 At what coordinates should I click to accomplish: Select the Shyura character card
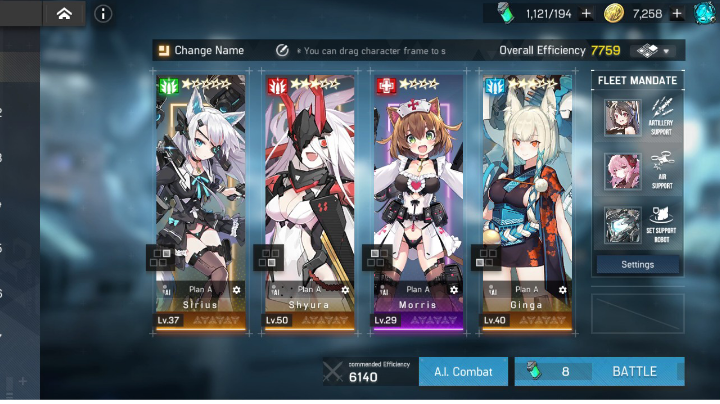309,180
